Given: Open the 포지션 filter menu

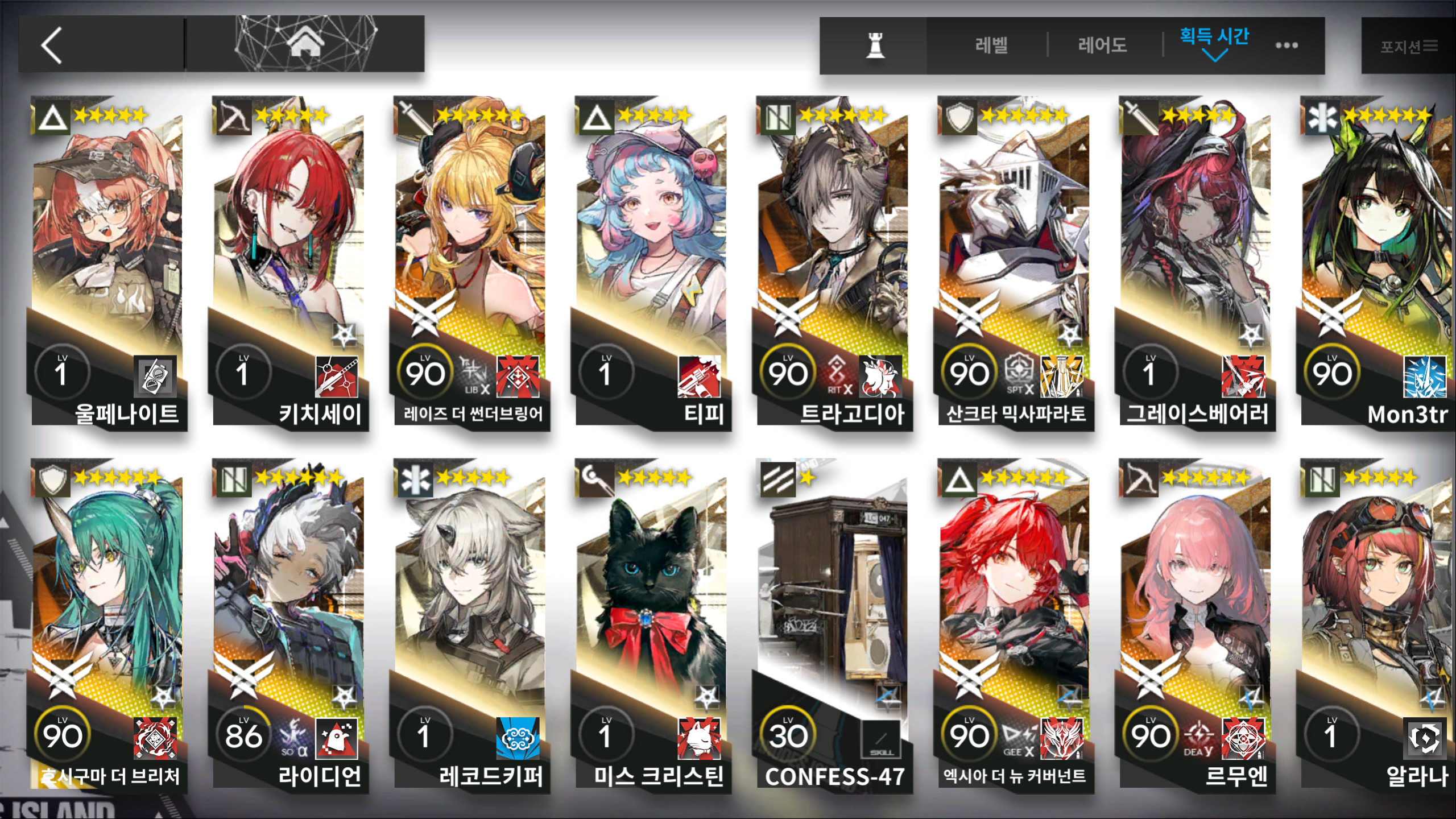Looking at the screenshot, I should [x=1408, y=46].
